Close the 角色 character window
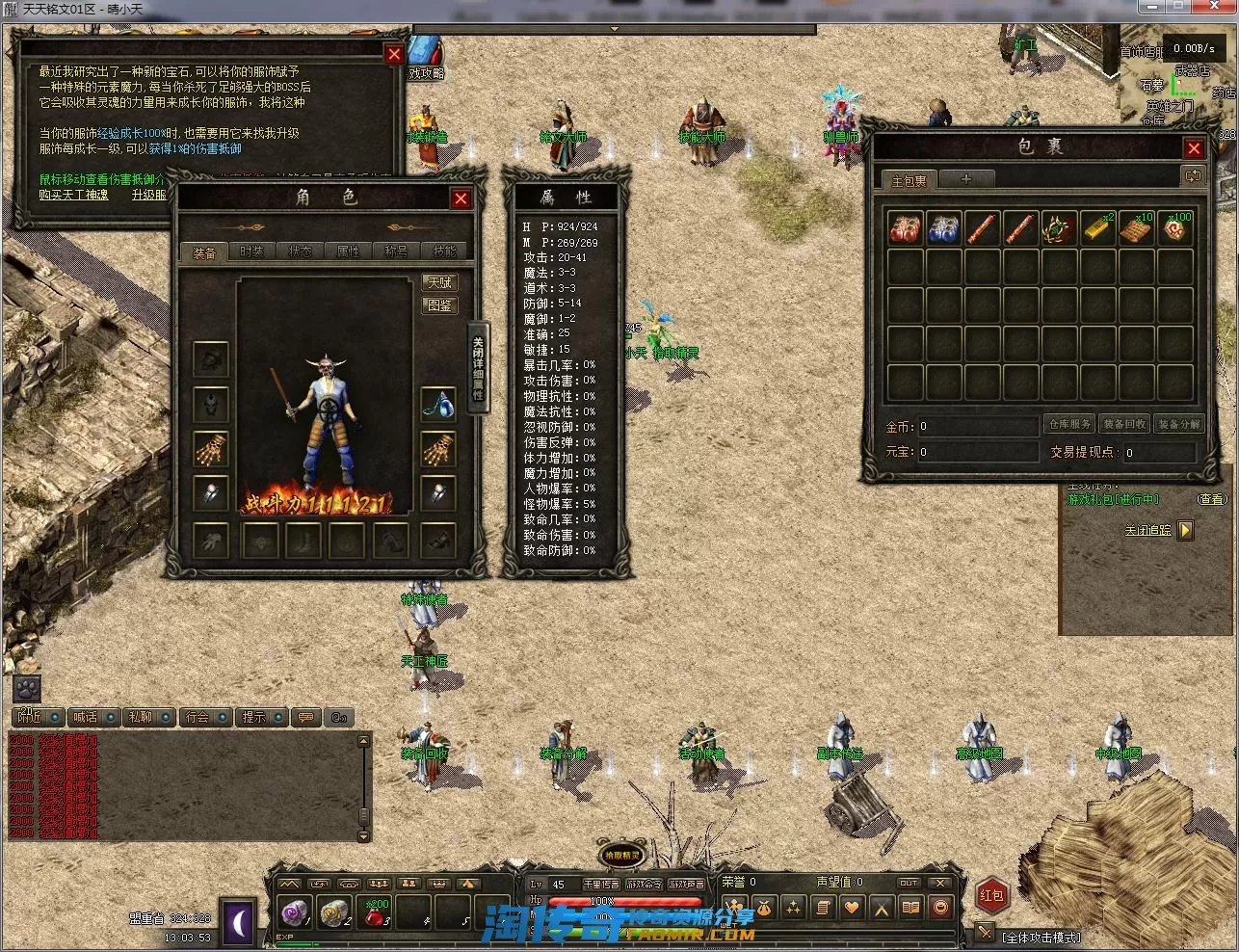The height and width of the screenshot is (952, 1239). [461, 198]
